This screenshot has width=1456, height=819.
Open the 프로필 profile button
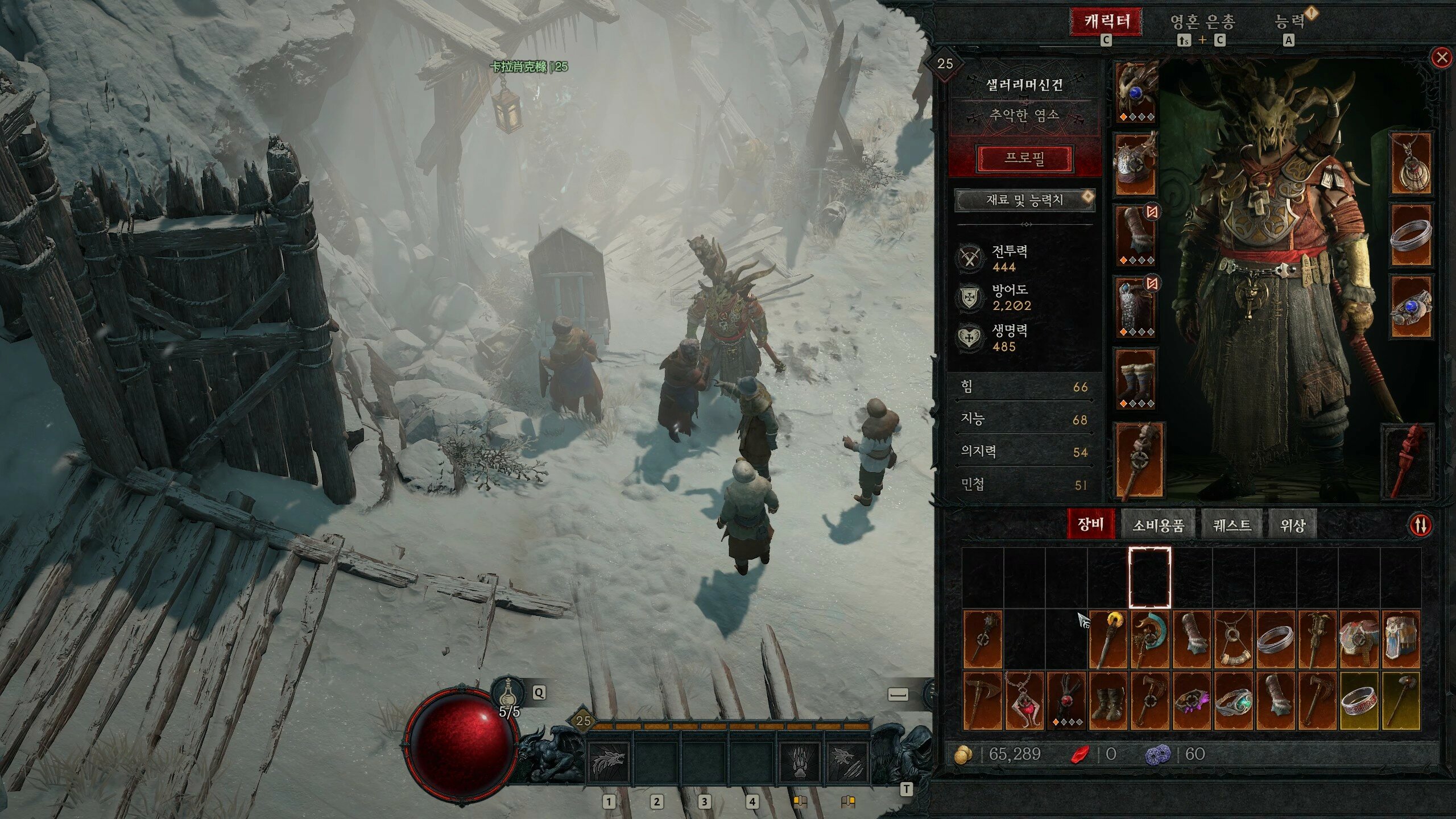coord(1024,158)
